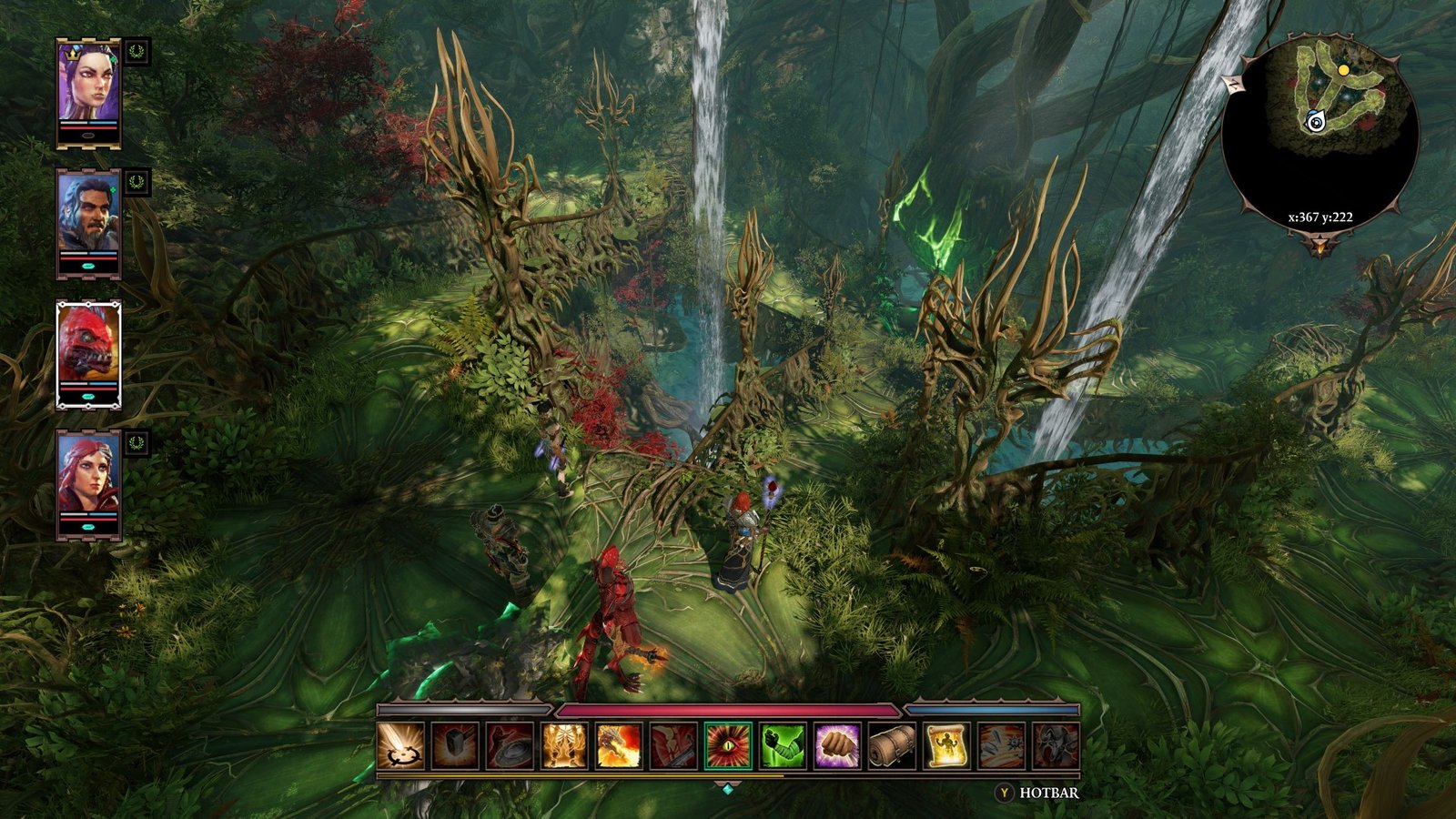Activate the green bandaged fist skill
The image size is (1456, 819).
[783, 746]
